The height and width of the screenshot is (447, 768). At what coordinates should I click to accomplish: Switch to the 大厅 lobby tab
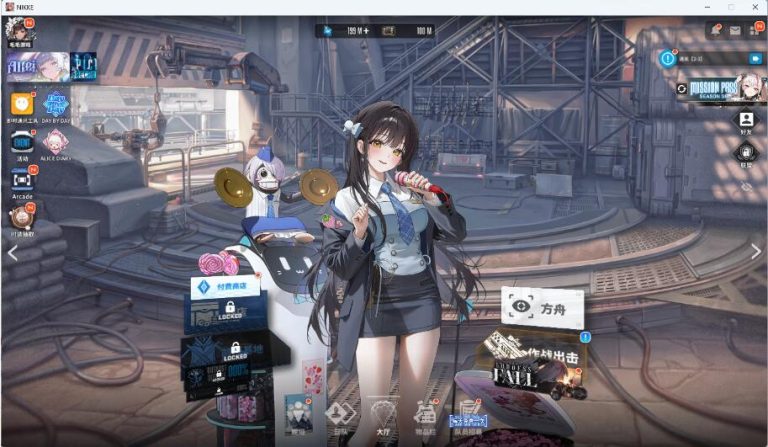381,415
